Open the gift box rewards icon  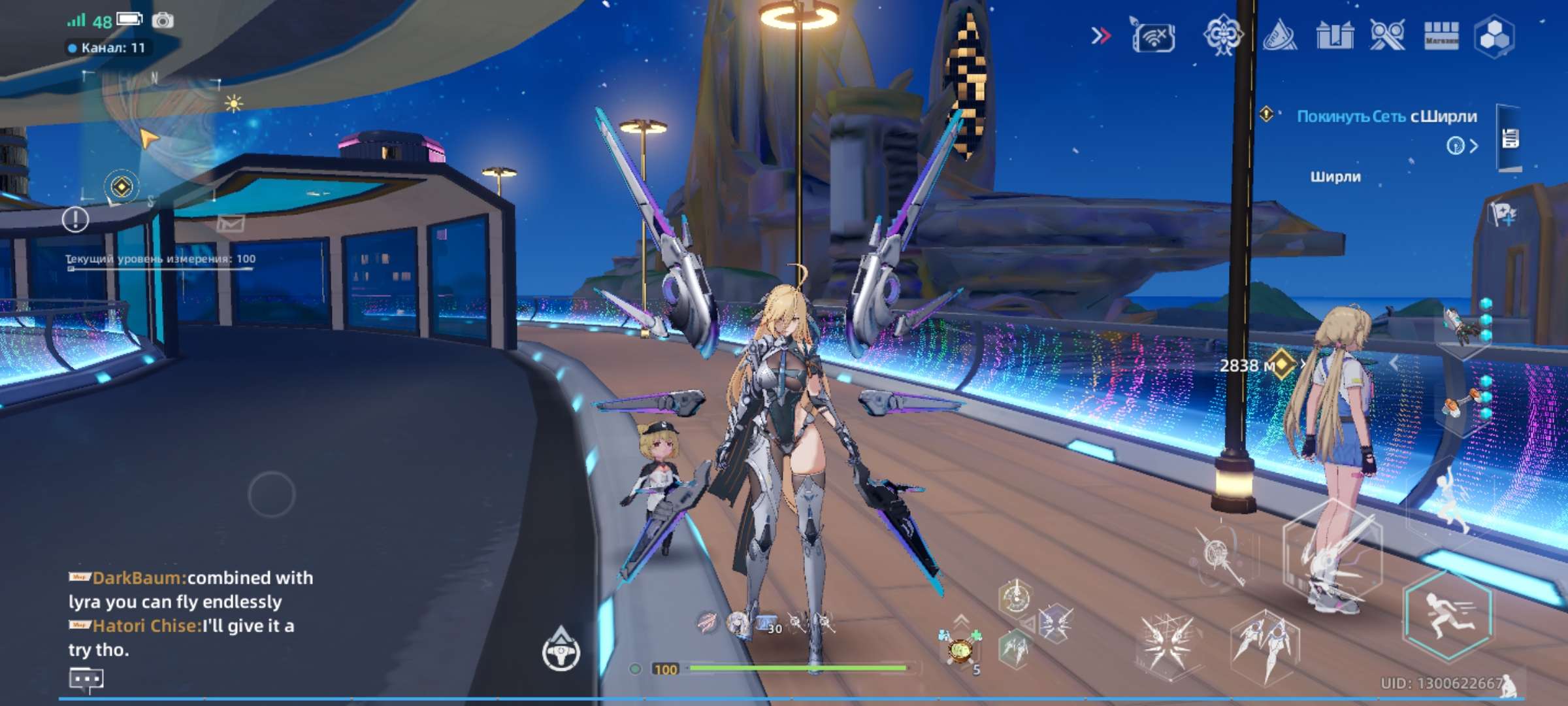[1335, 35]
